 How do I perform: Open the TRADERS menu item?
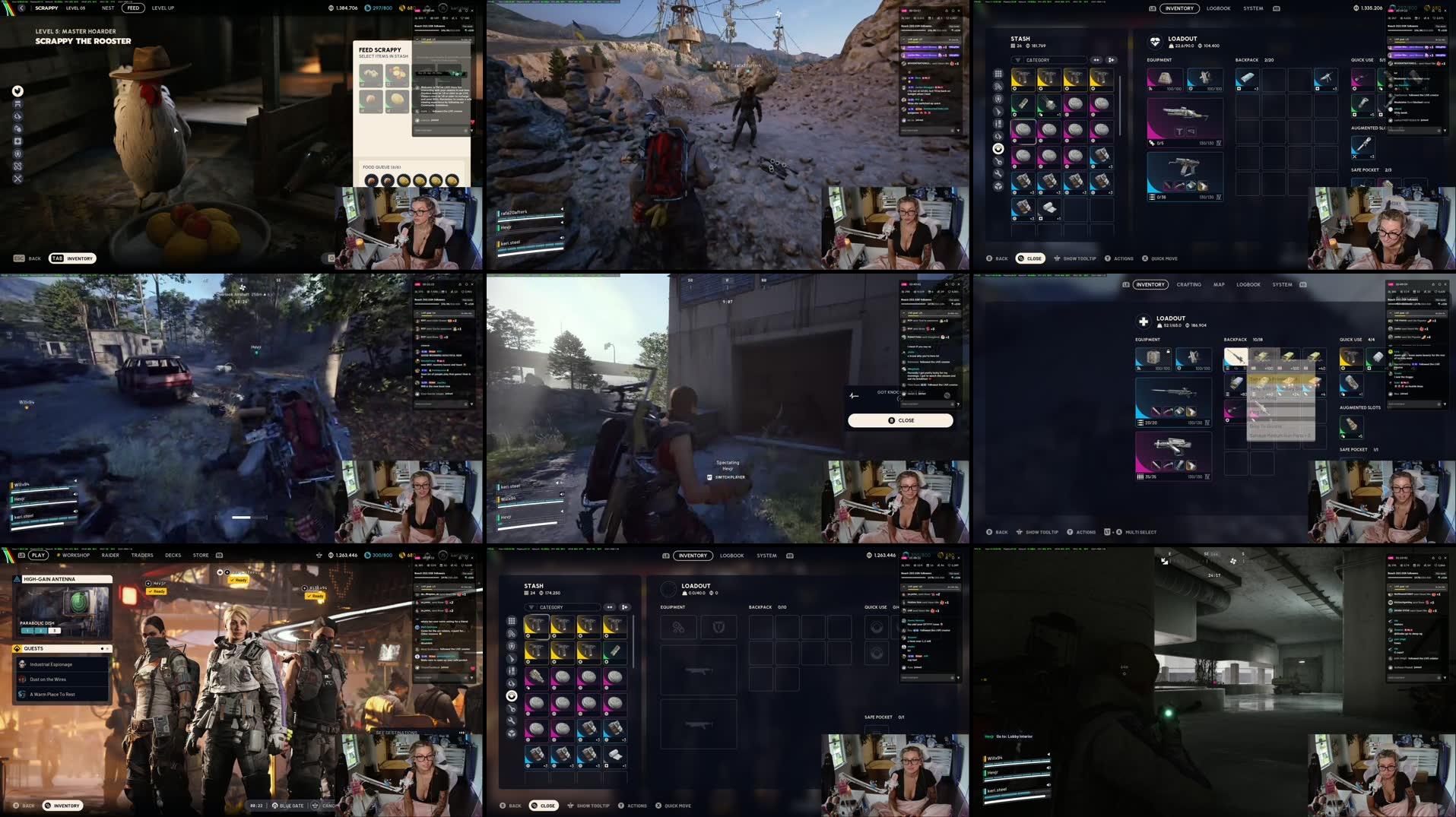coord(142,555)
